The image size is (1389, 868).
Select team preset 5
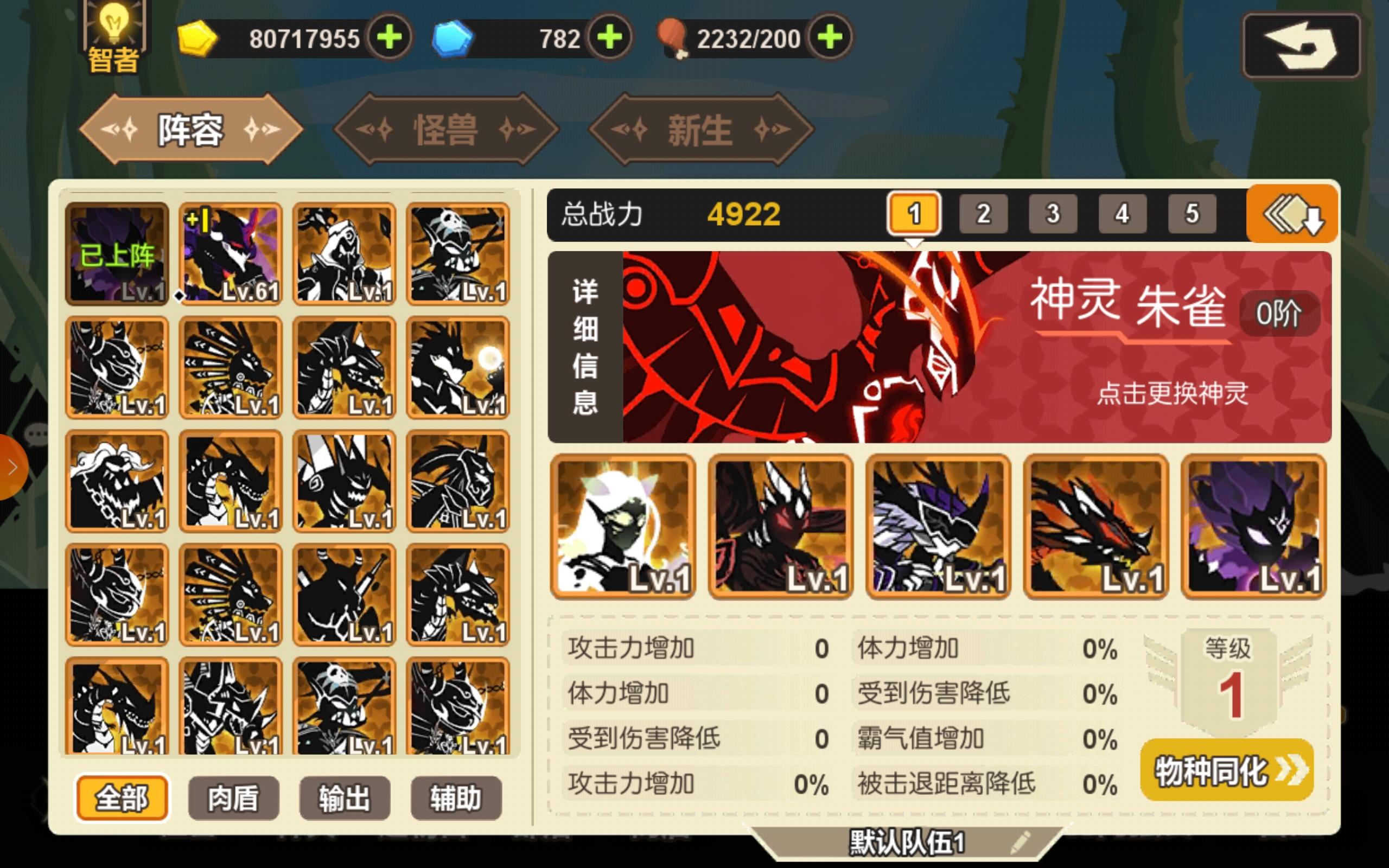coord(1192,213)
